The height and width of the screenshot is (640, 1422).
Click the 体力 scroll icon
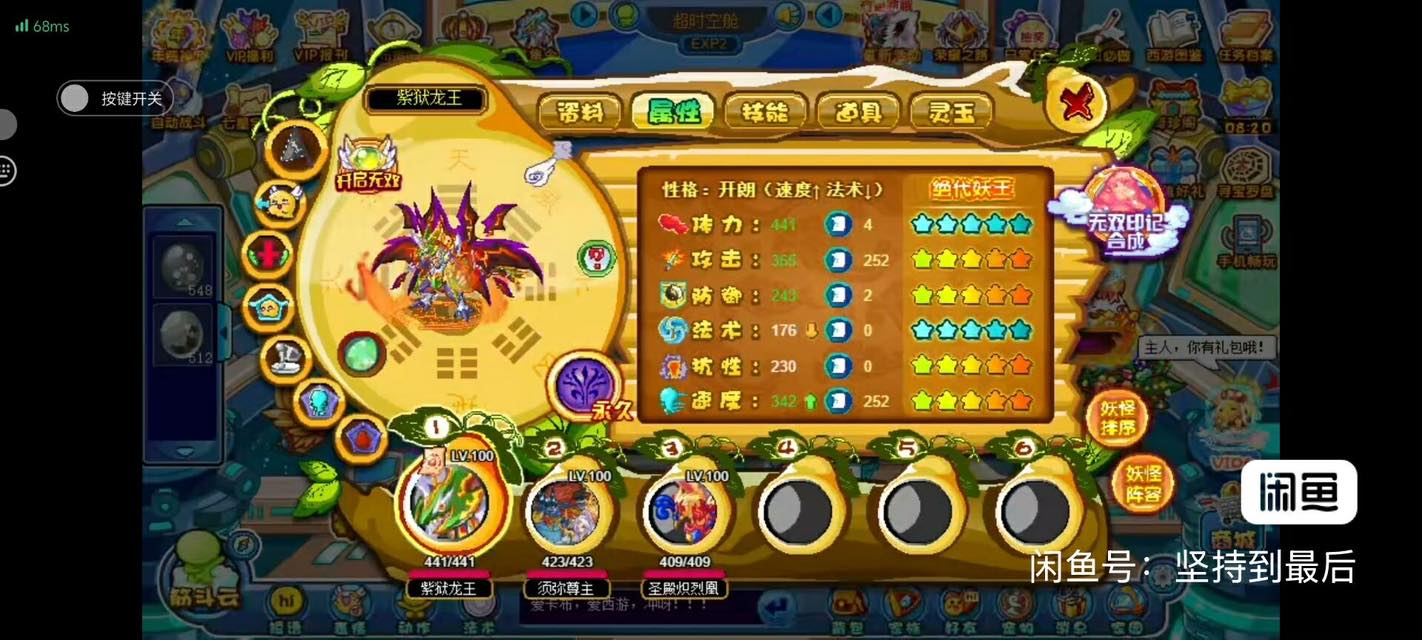pyautogui.click(x=838, y=224)
